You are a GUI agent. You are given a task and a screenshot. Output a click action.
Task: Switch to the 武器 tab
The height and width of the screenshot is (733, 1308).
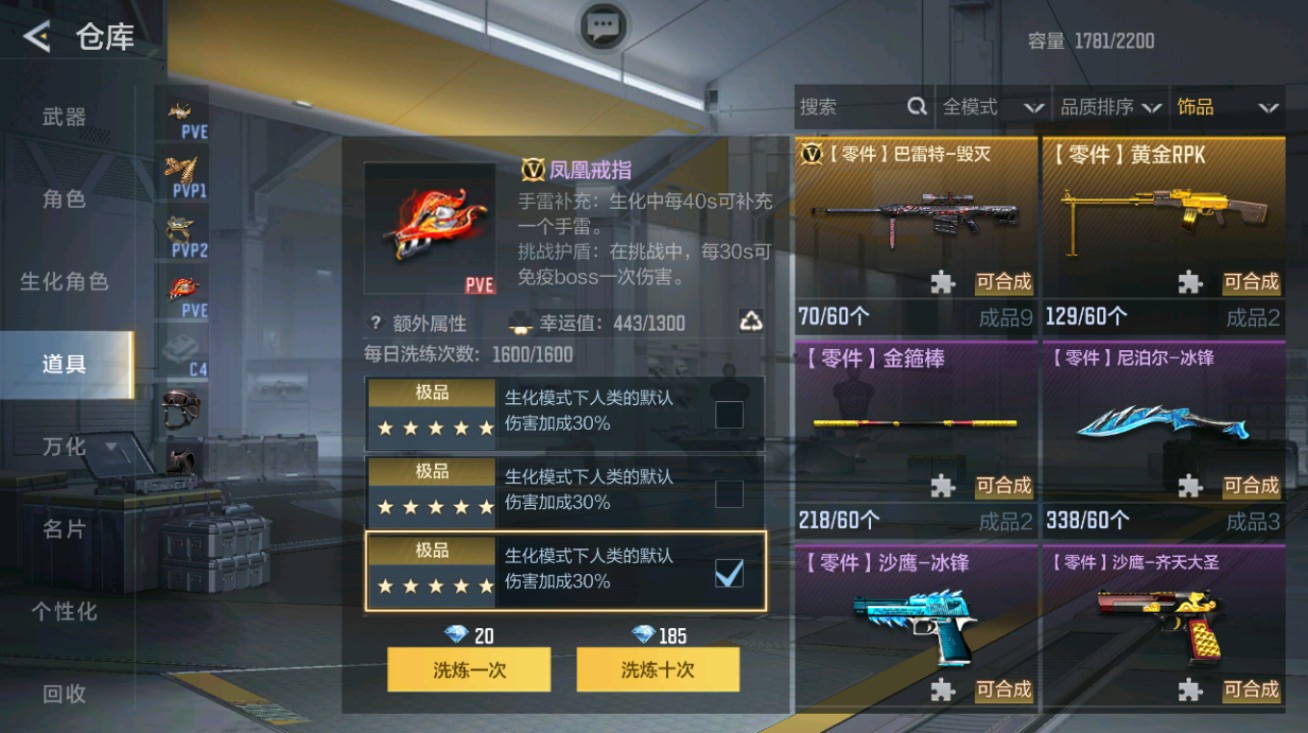pos(62,117)
